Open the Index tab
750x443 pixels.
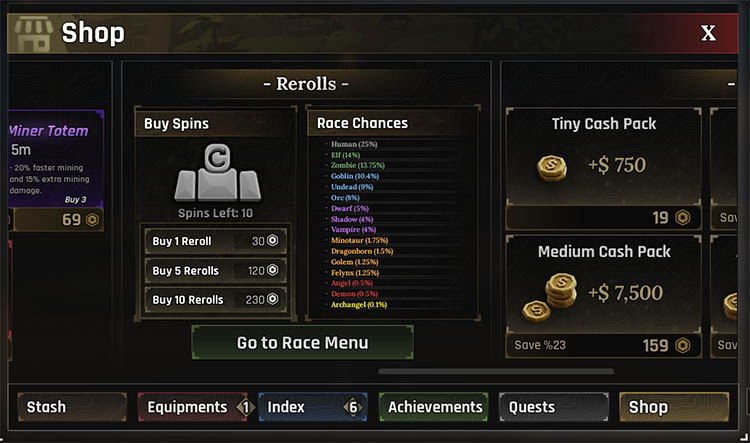(x=312, y=407)
